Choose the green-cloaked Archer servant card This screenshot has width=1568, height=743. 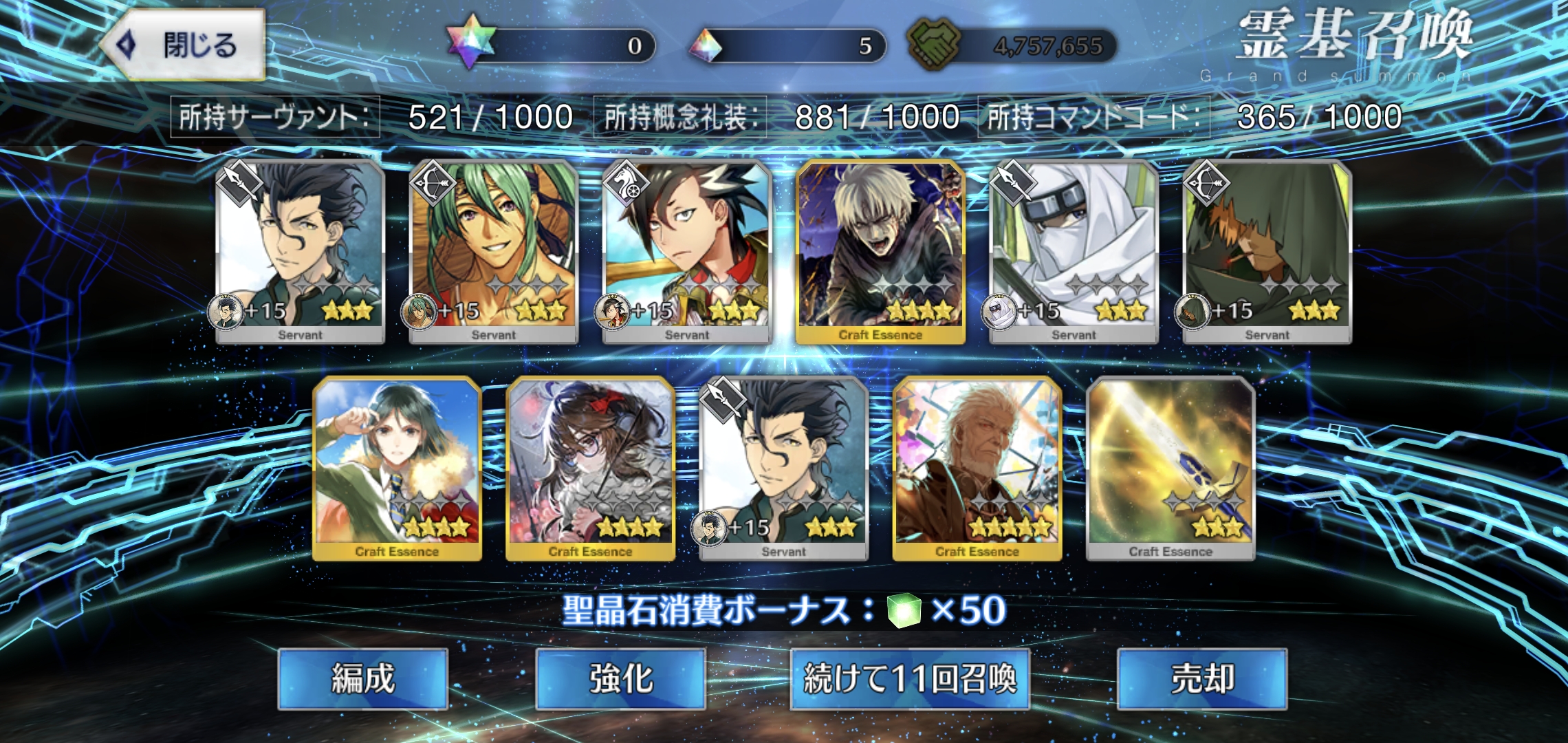pyautogui.click(x=1267, y=252)
